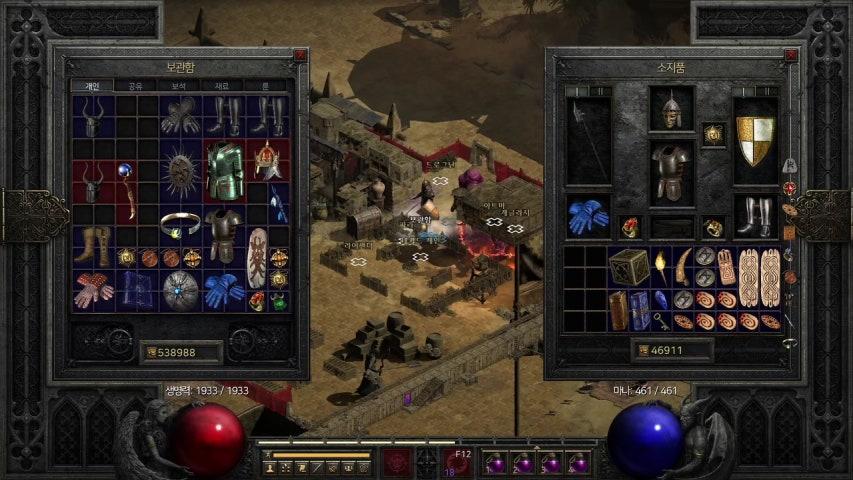Select the red crown helm in stash
853x480 pixels.
pyautogui.click(x=268, y=159)
